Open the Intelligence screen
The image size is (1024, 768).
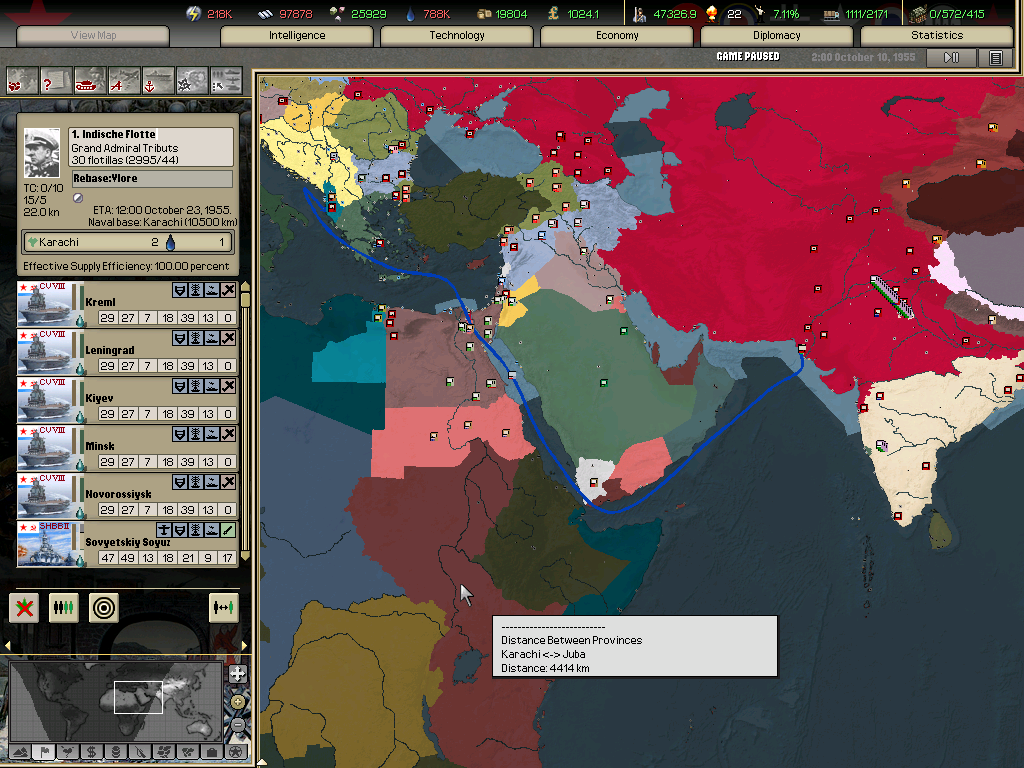click(x=297, y=35)
